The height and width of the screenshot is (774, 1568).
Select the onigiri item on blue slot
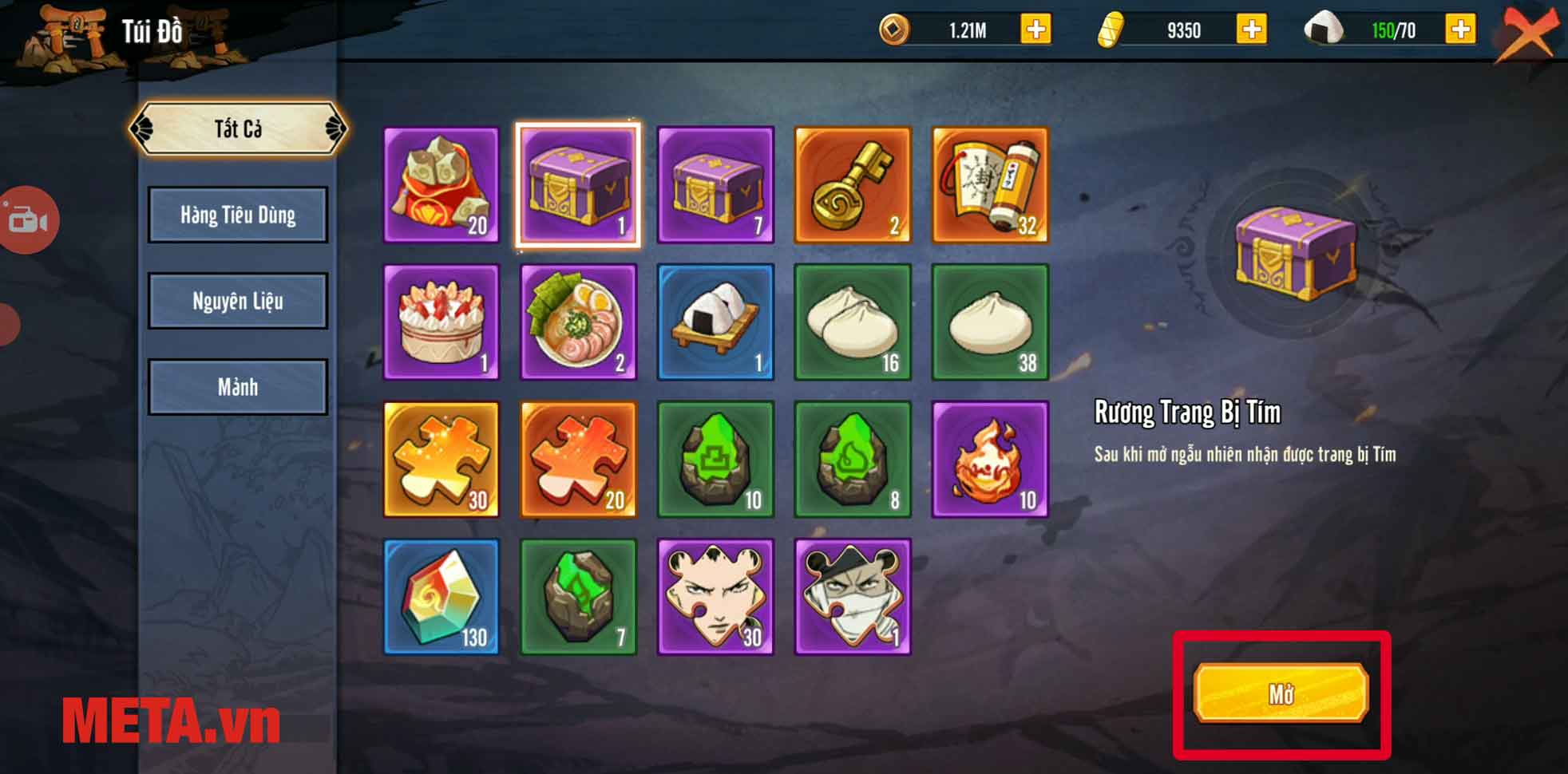coord(715,322)
